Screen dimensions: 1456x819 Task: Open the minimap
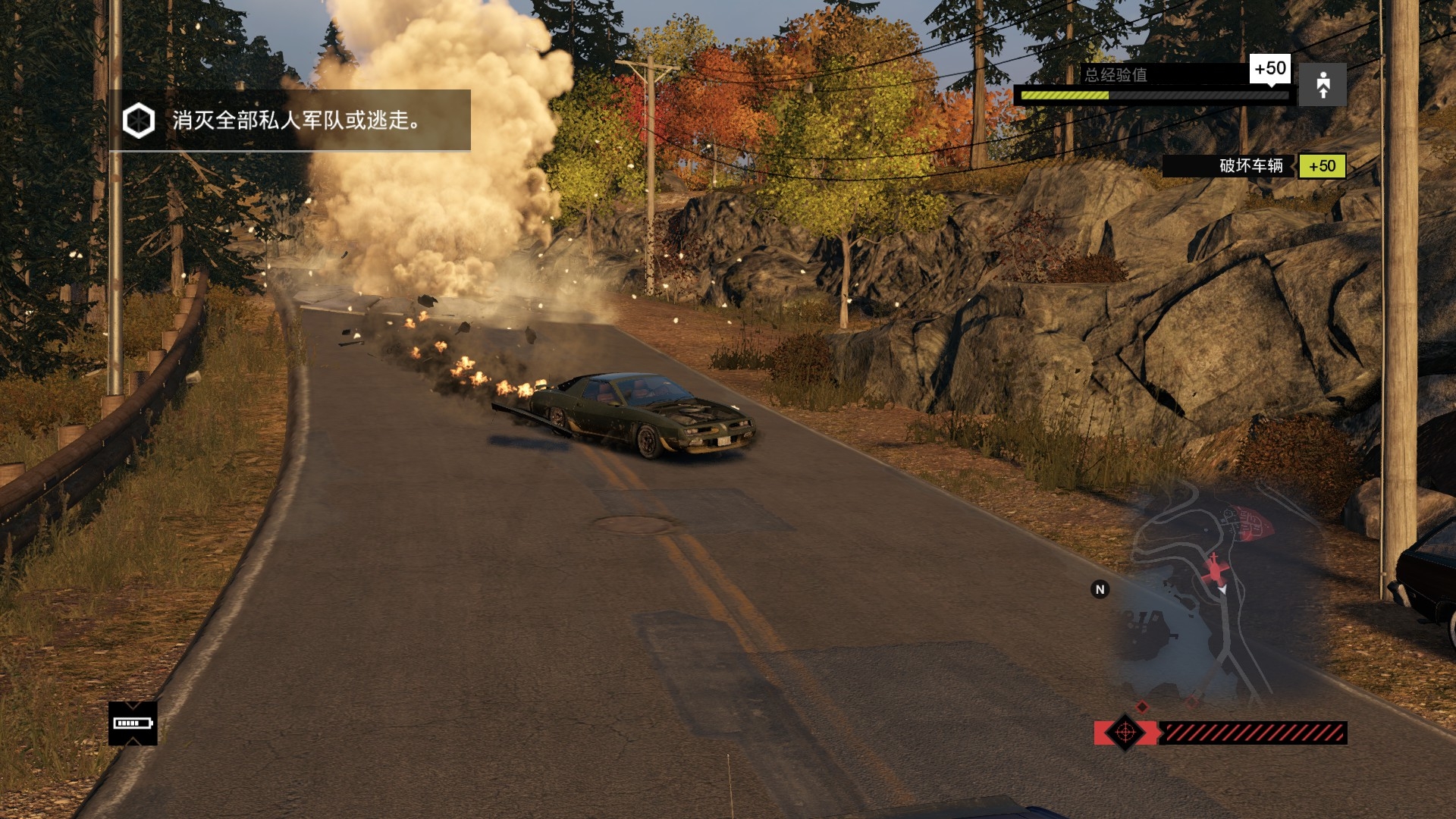tap(1220, 599)
